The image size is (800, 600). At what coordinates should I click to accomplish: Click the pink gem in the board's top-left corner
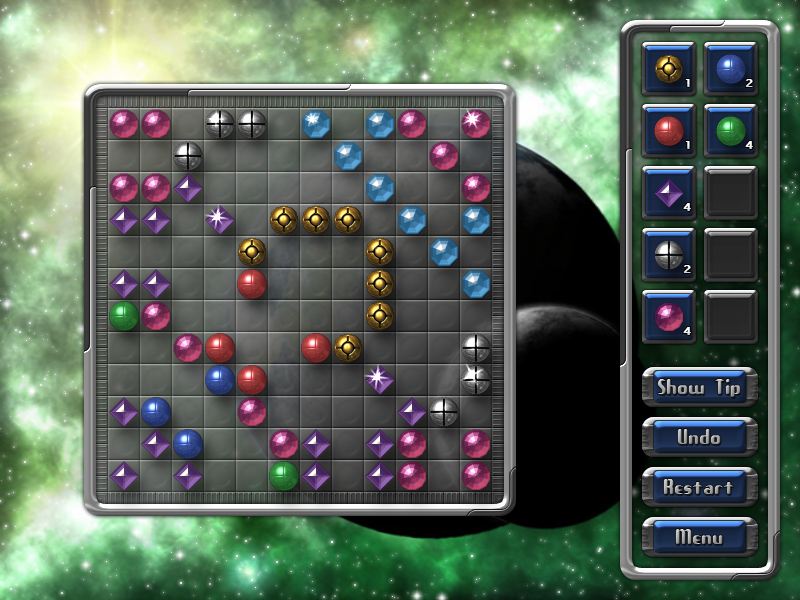[x=124, y=123]
